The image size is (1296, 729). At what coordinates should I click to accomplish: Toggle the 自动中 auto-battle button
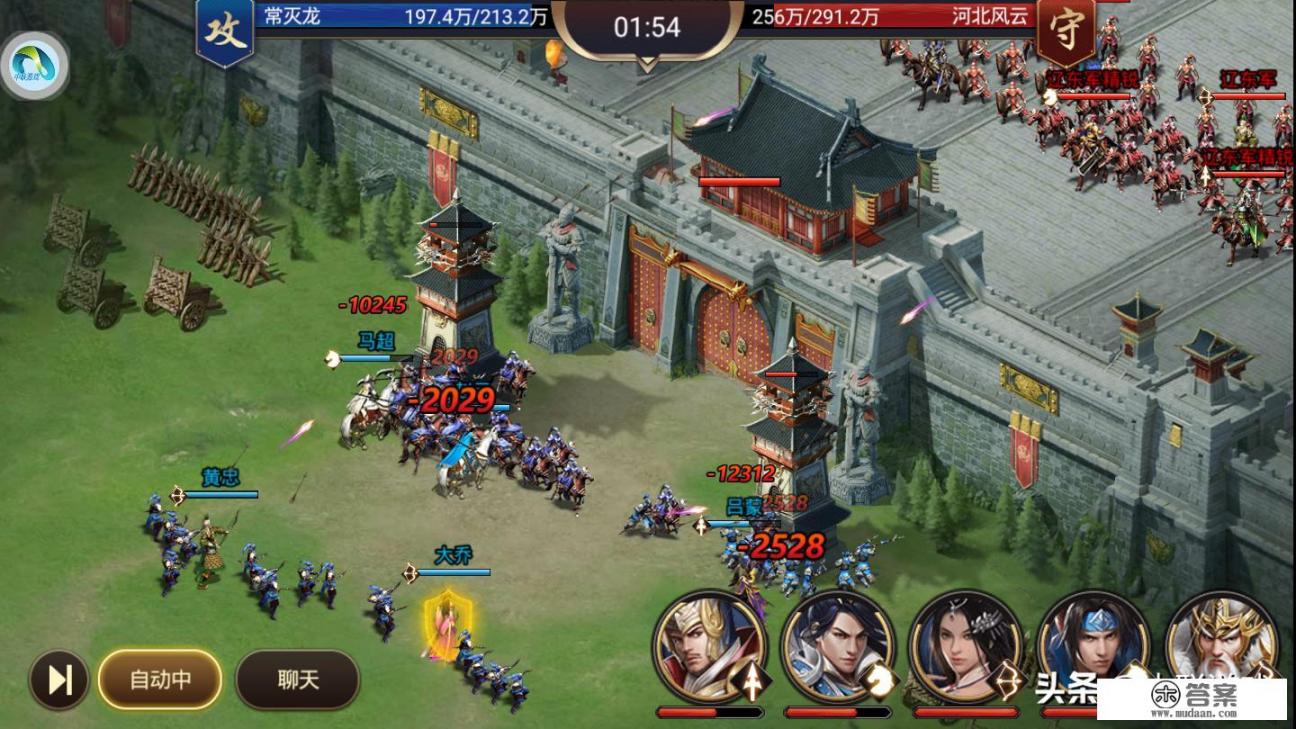tap(160, 680)
